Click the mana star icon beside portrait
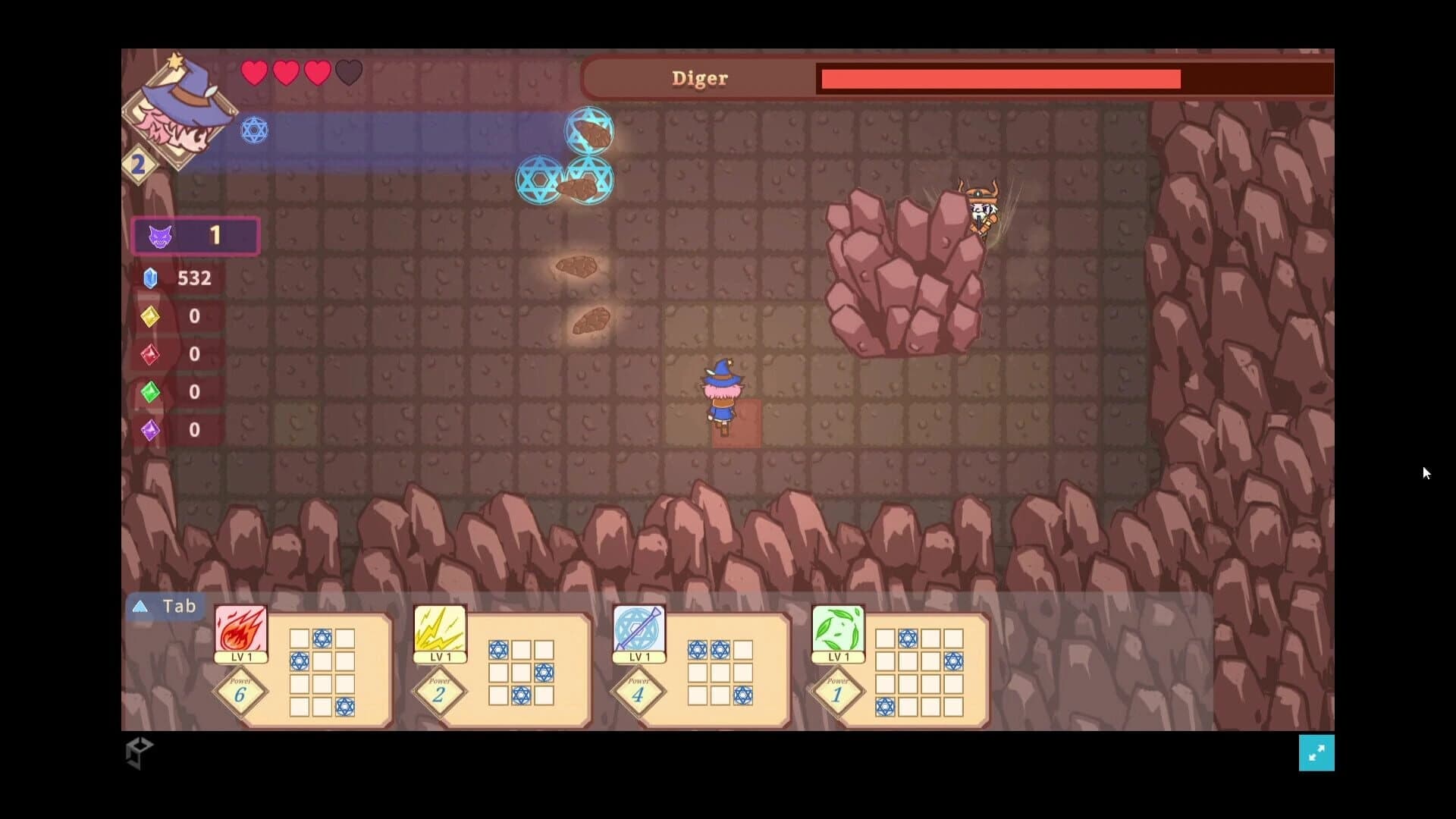 point(254,130)
